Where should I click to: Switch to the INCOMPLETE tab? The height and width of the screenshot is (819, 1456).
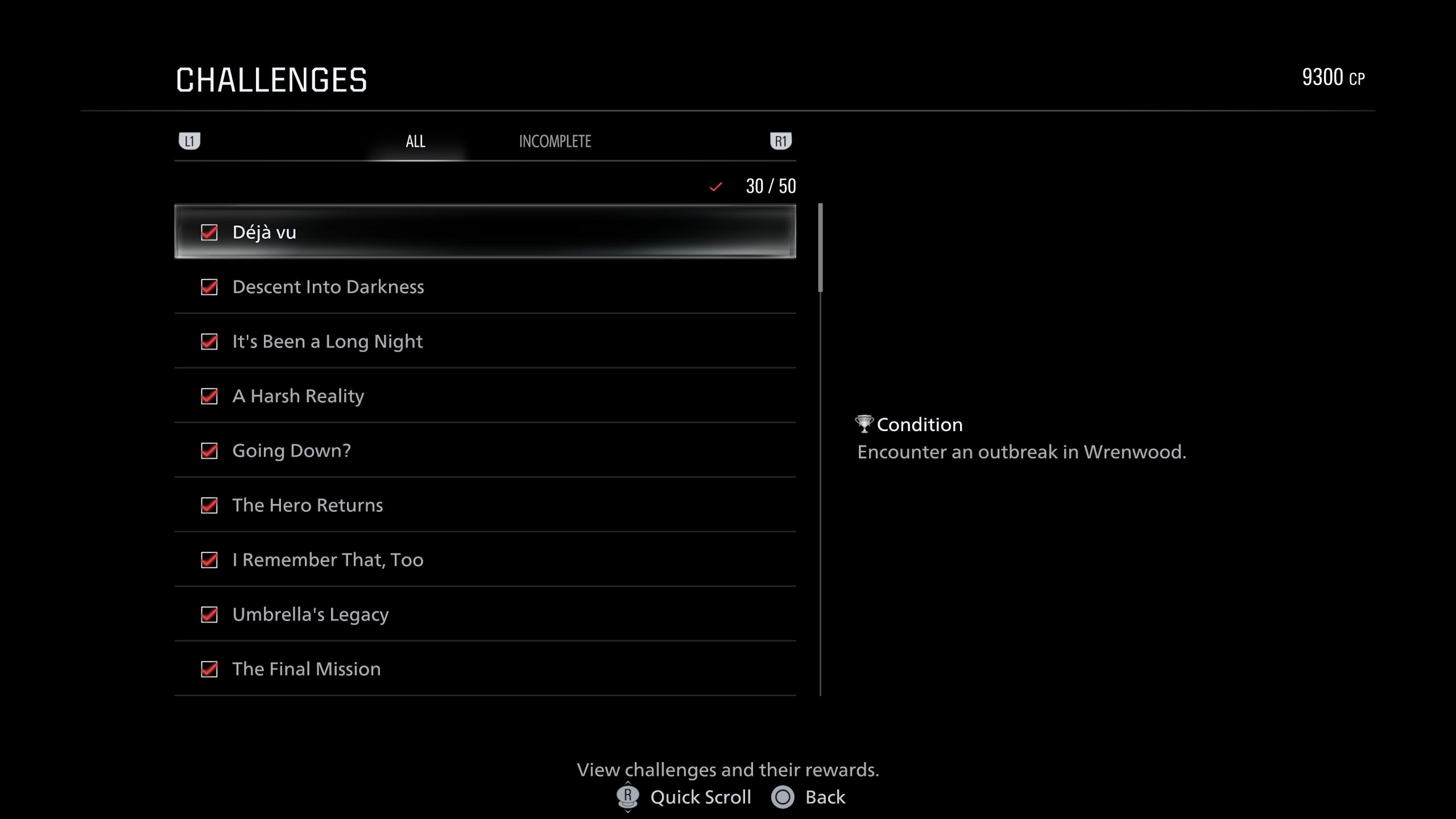[555, 141]
